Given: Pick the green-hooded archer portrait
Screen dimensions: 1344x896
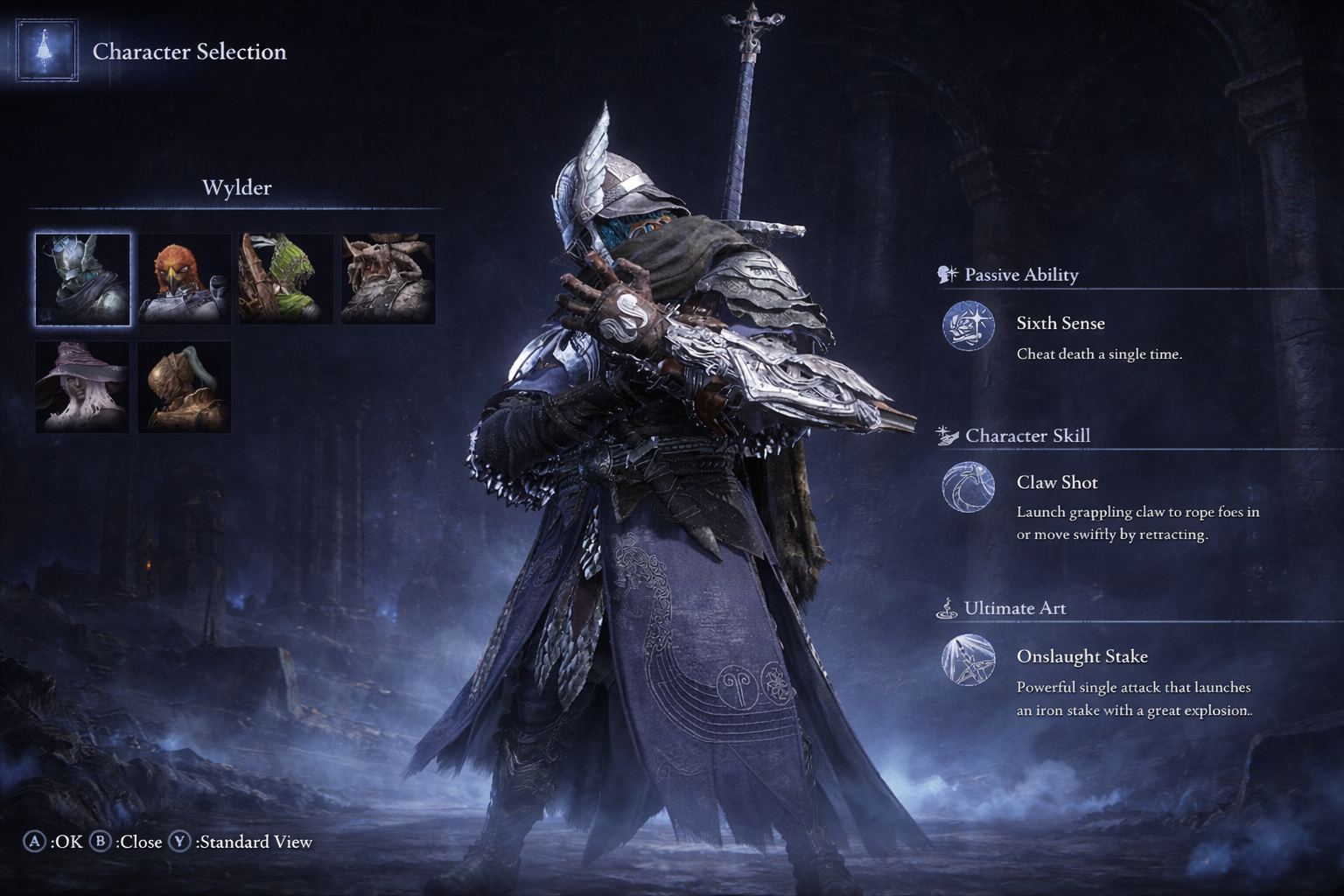Looking at the screenshot, I should point(285,279).
